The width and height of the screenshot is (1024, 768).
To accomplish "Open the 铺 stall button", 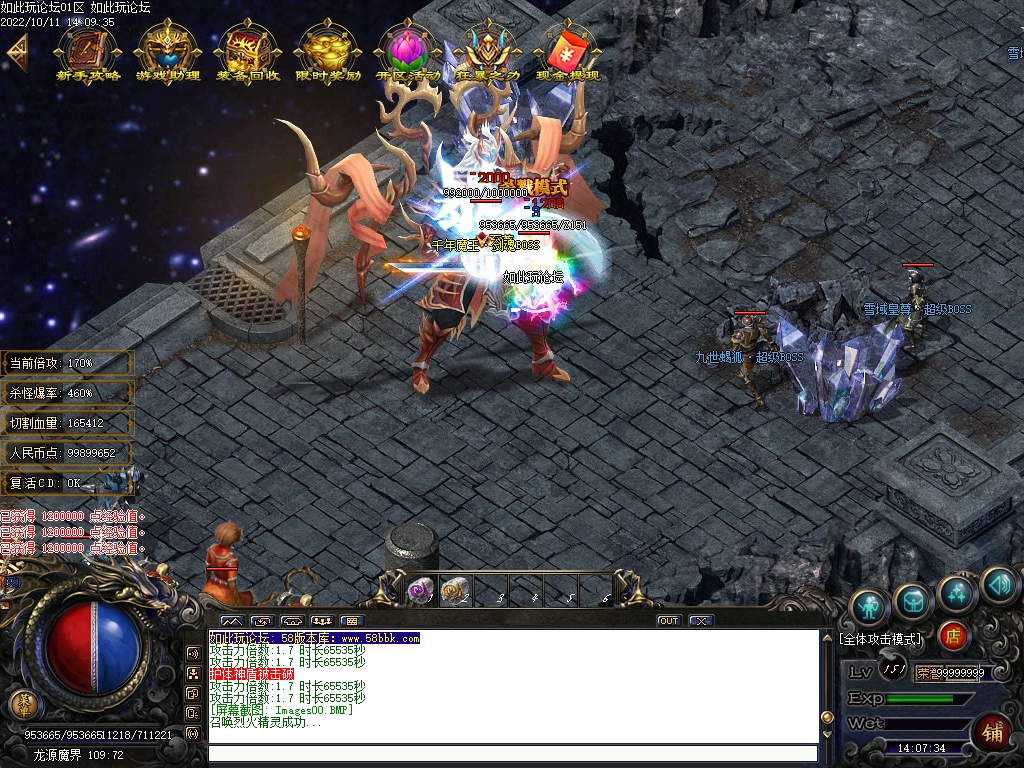I will (992, 730).
